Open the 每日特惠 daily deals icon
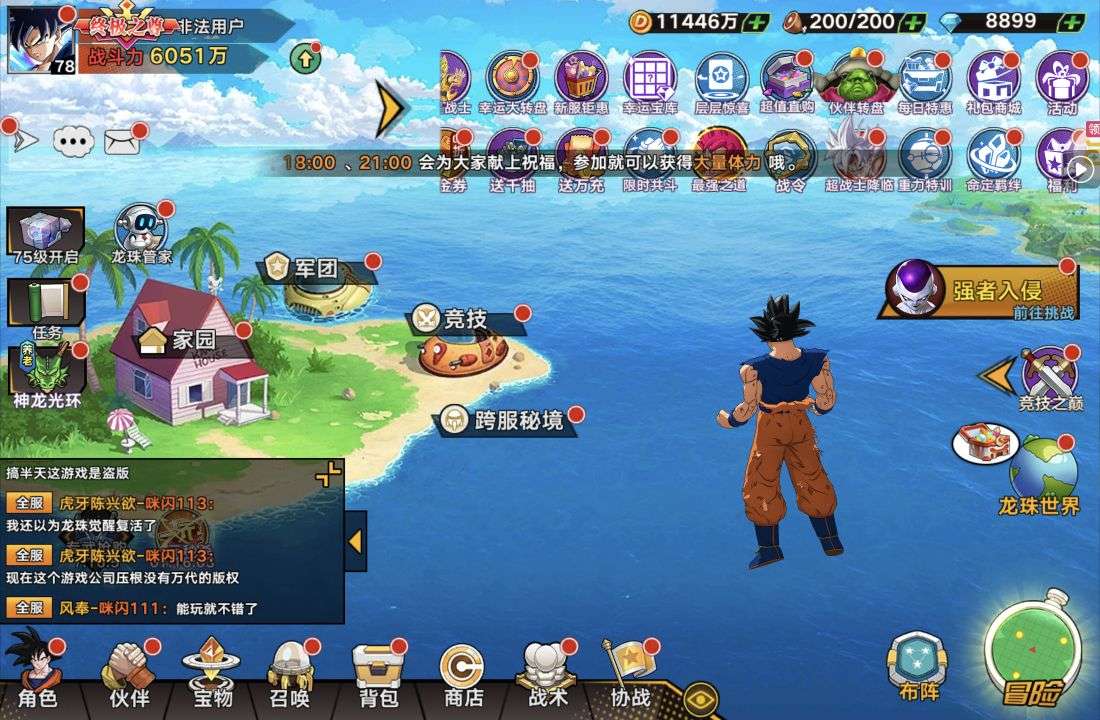The width and height of the screenshot is (1100, 720). (x=924, y=81)
